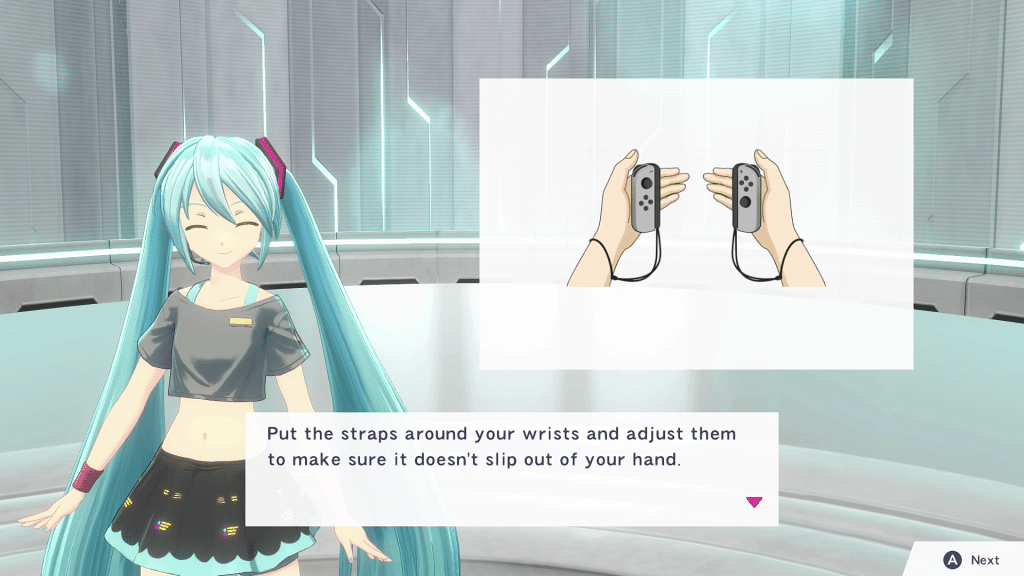1024x576 pixels.
Task: Click the pink continue arrow in the dialogue box
Action: 754,502
